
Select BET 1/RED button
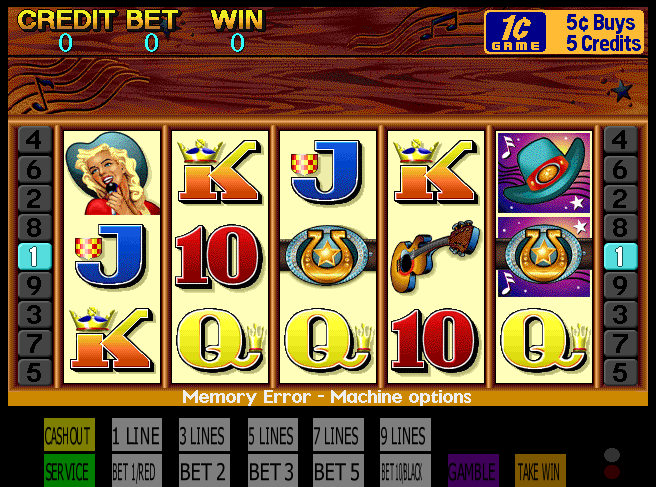pos(136,471)
